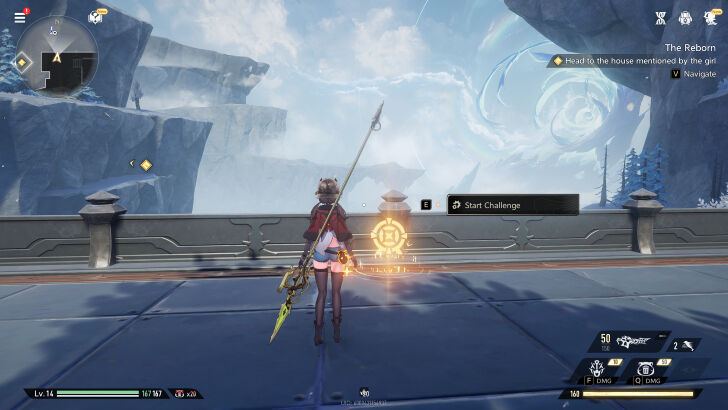Open the backpack inventory icon
Screen dimensions: 728x410
point(685,17)
